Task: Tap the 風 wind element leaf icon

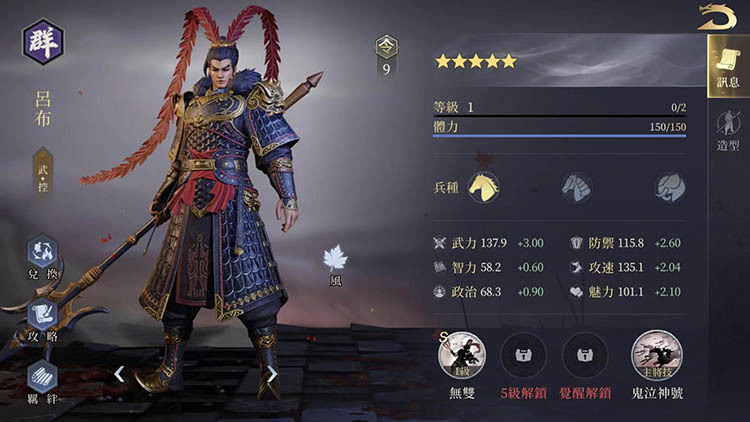Action: [335, 261]
